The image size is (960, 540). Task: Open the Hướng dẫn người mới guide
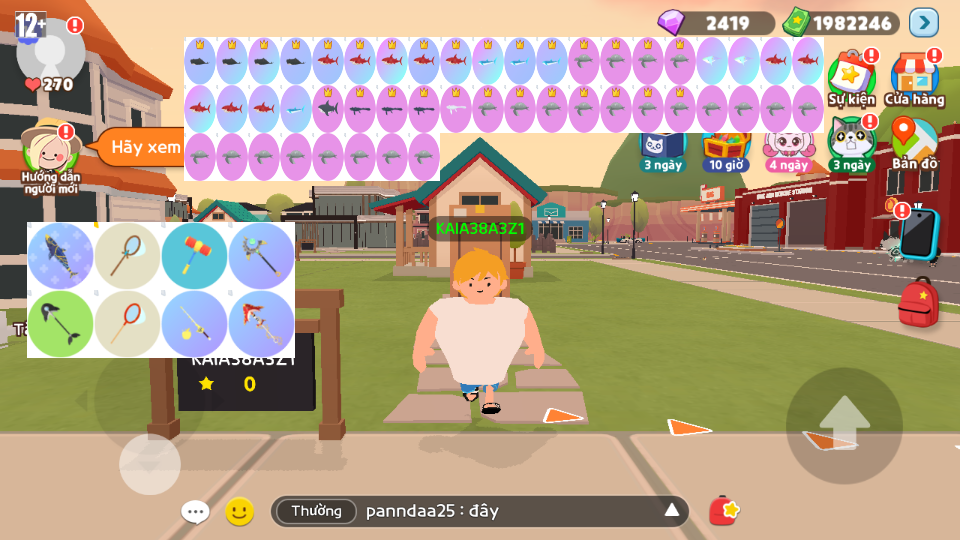click(x=50, y=151)
